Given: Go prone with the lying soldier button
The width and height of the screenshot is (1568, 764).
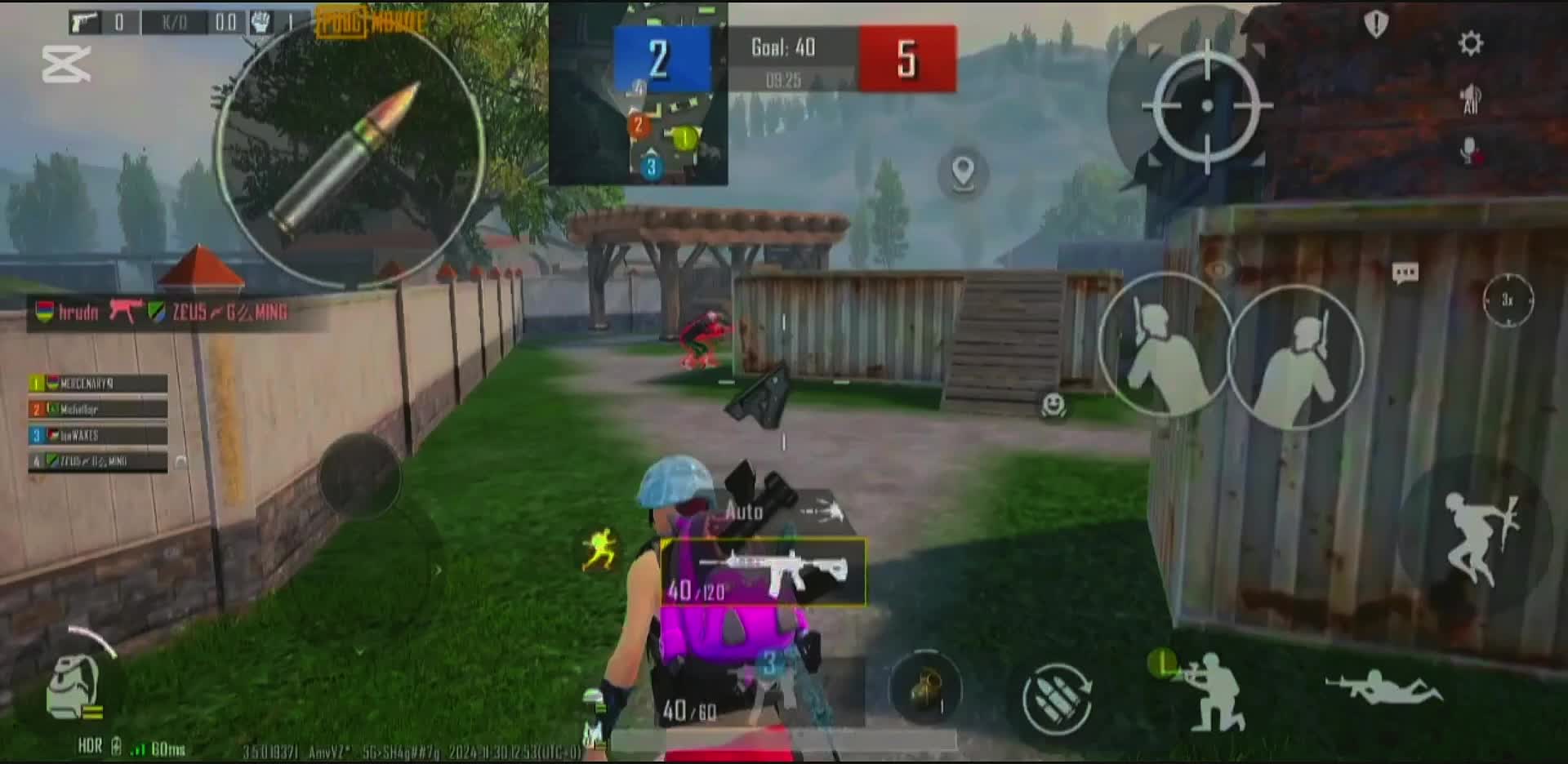Looking at the screenshot, I should [x=1383, y=687].
